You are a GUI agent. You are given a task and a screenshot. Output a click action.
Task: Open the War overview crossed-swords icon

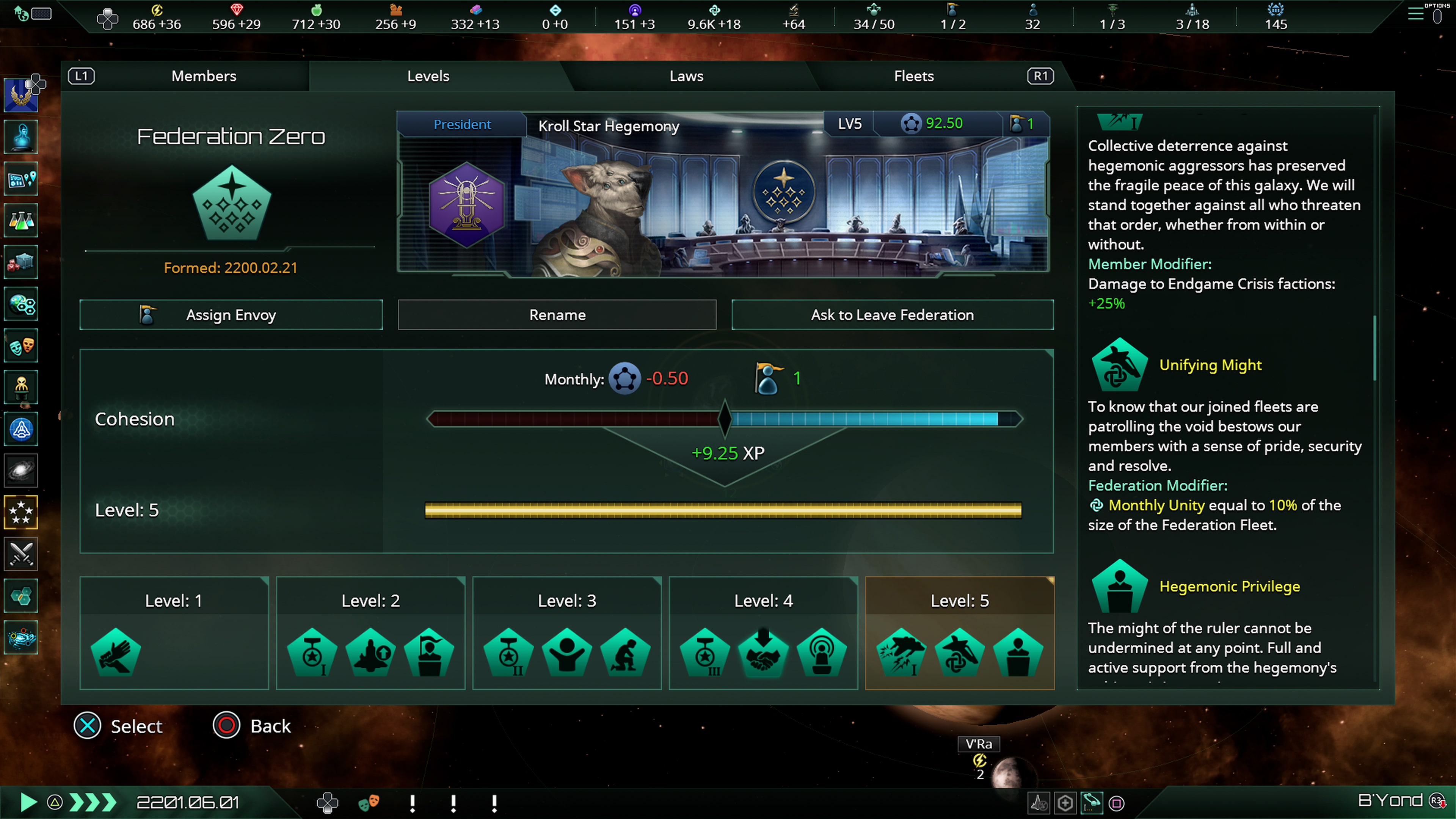(21, 554)
